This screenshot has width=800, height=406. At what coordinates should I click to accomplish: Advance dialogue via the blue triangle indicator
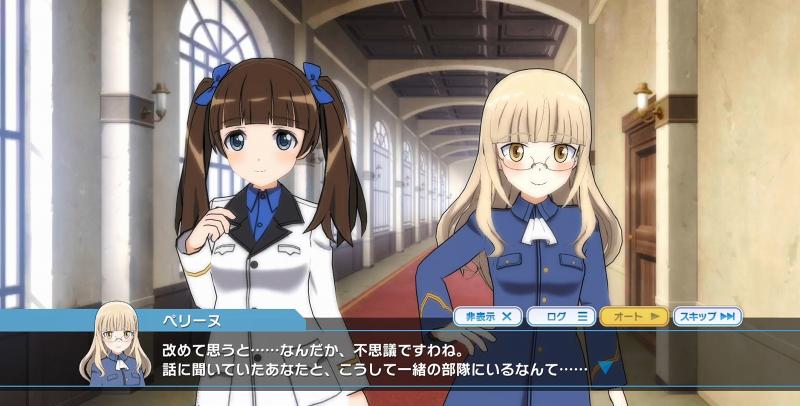(x=604, y=367)
